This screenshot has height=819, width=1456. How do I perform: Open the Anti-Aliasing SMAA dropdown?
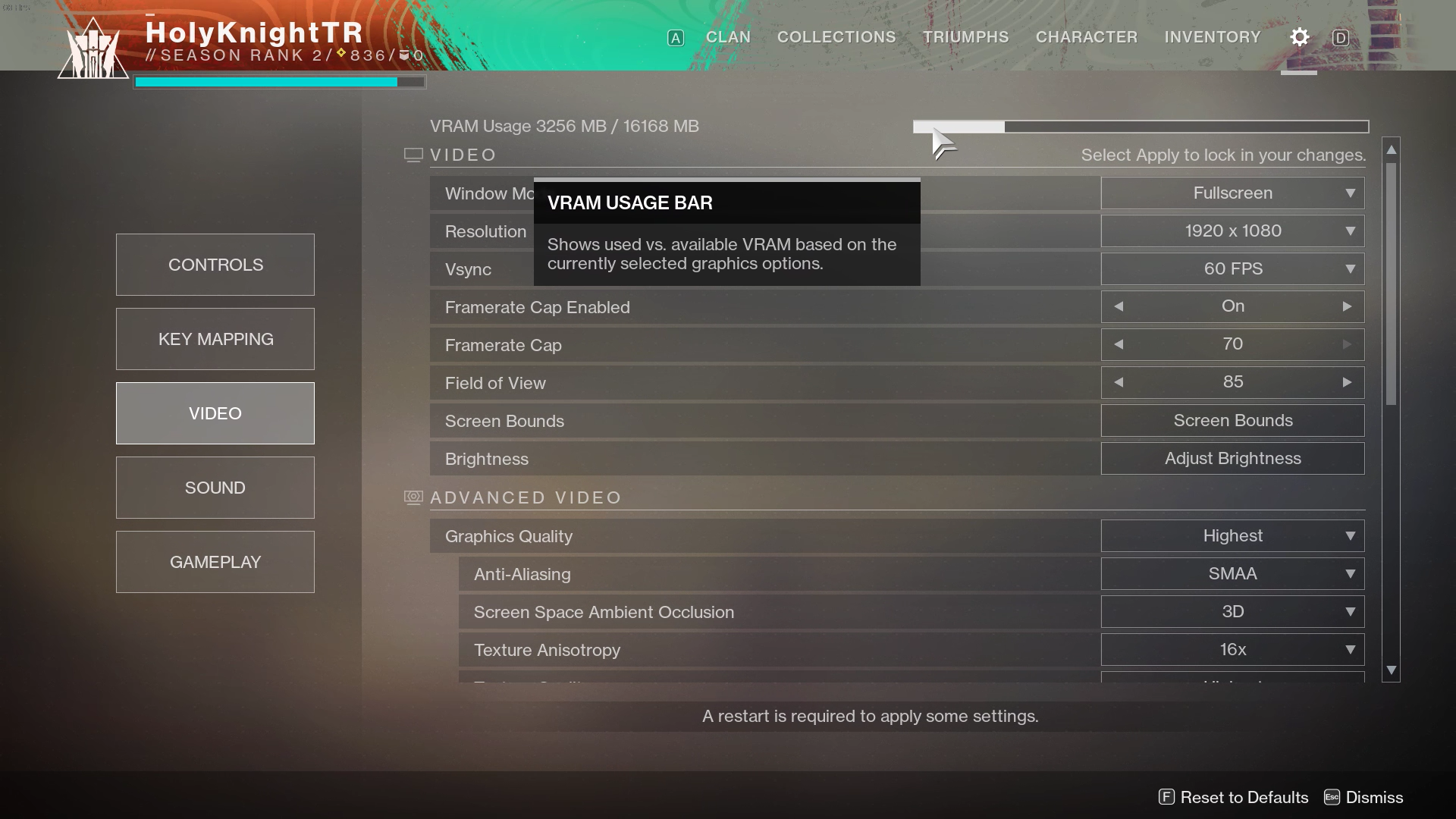[x=1232, y=574]
